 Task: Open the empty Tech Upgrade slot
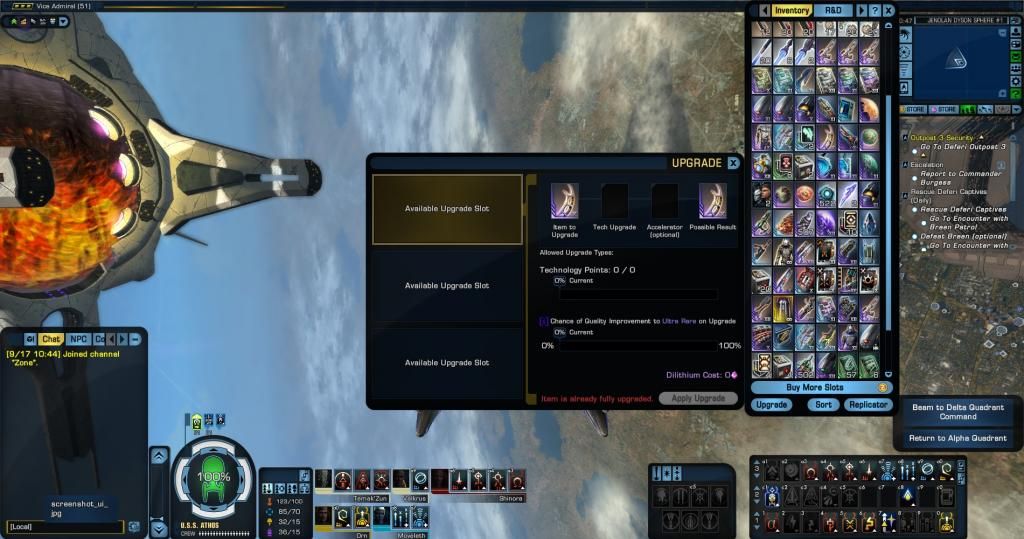tap(614, 200)
